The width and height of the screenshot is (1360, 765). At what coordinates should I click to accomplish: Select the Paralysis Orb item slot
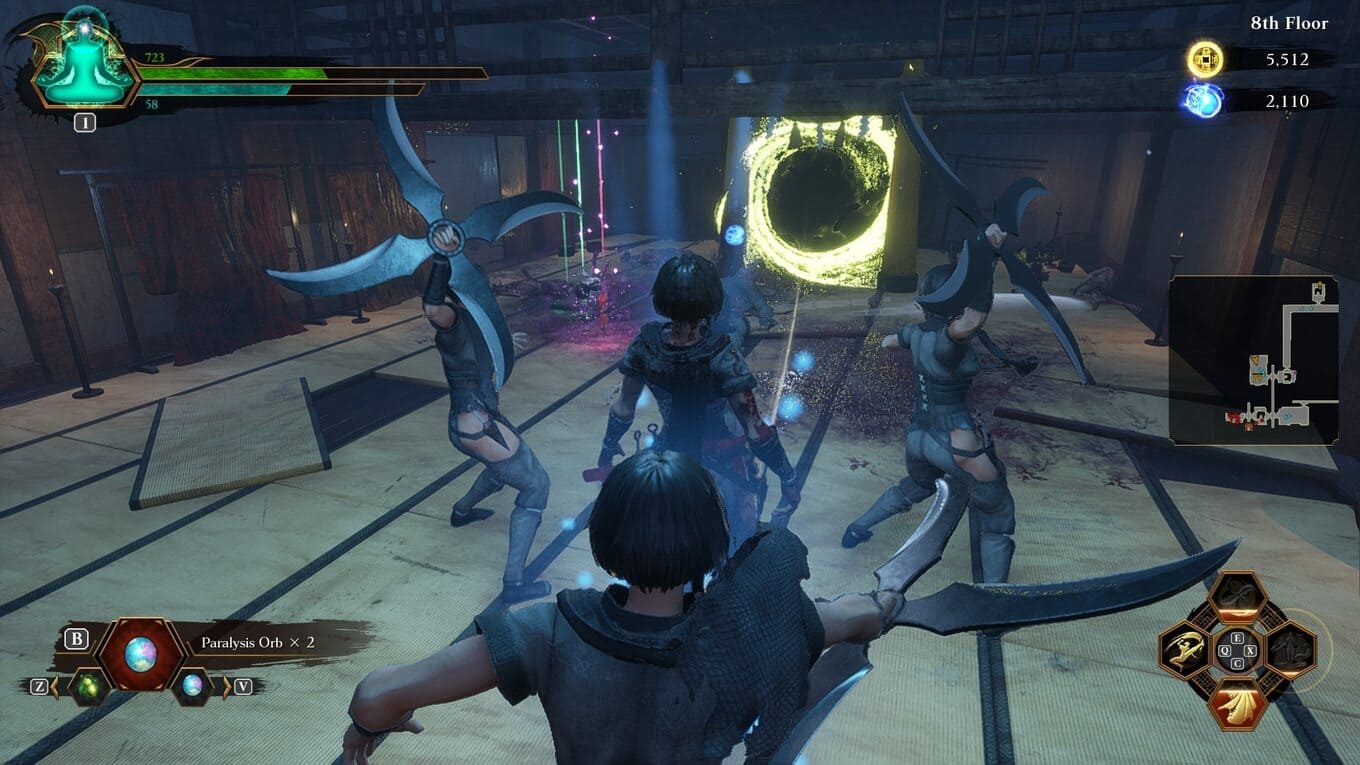point(140,653)
